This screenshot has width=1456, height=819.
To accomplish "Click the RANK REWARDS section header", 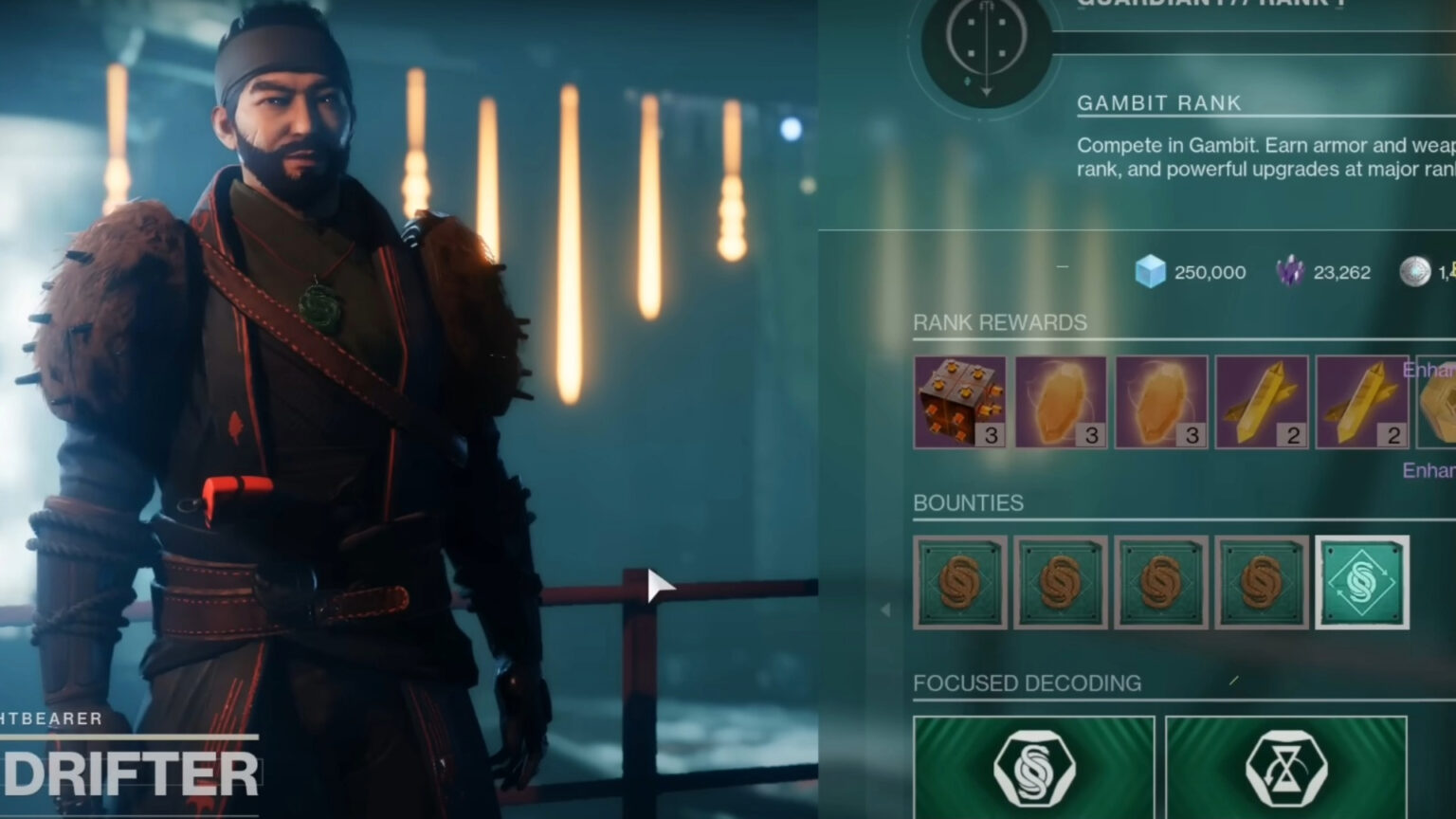I will coord(998,322).
